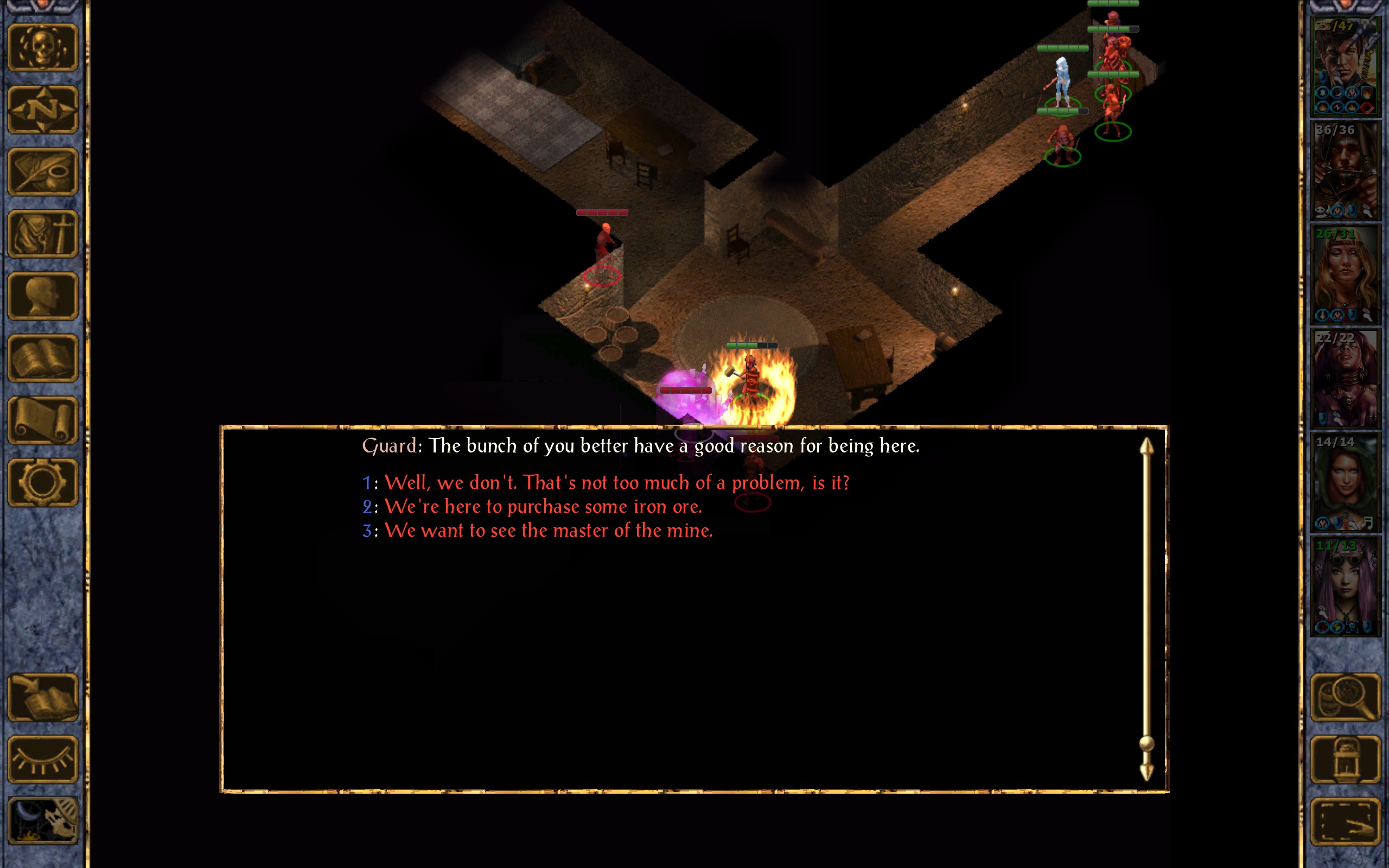Pick reply asking for master of the mine

click(548, 531)
